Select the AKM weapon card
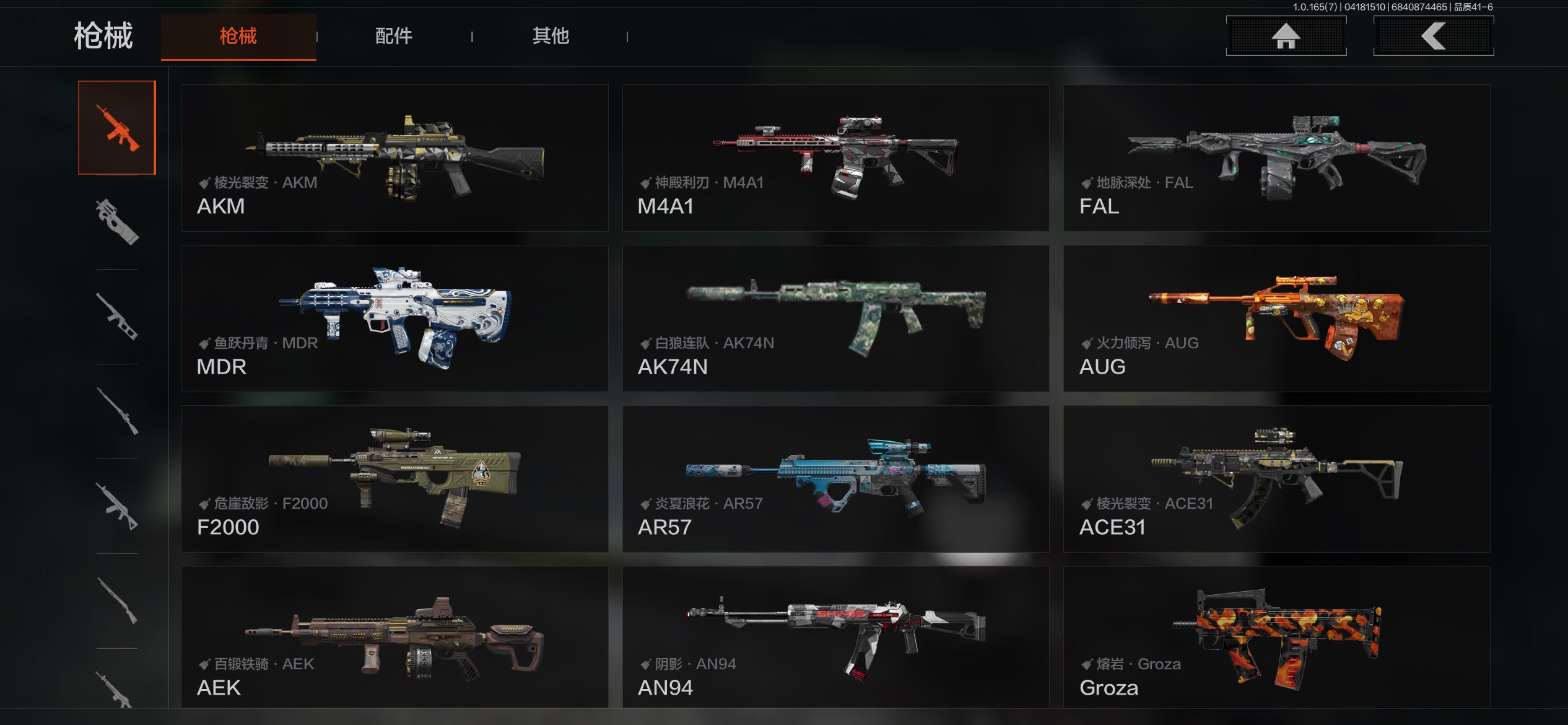Image resolution: width=1568 pixels, height=725 pixels. point(394,158)
